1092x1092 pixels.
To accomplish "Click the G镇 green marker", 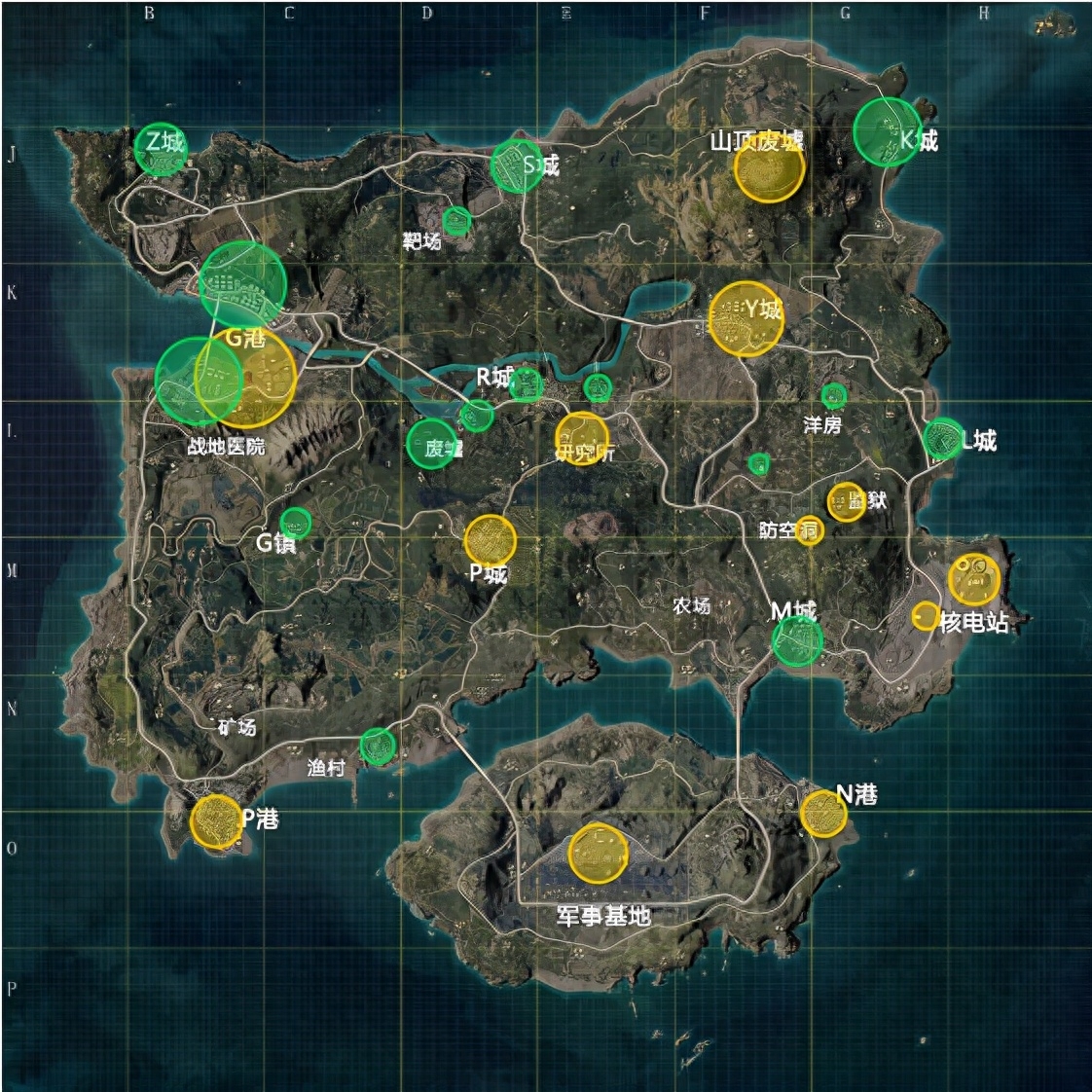I will (x=296, y=523).
